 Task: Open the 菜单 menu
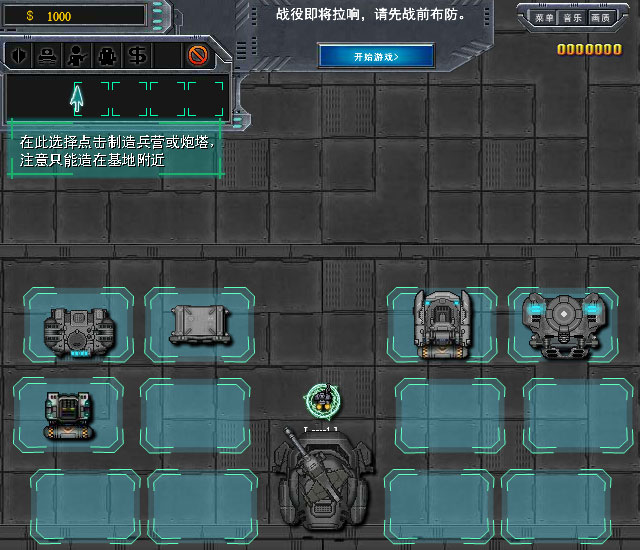pyautogui.click(x=544, y=17)
